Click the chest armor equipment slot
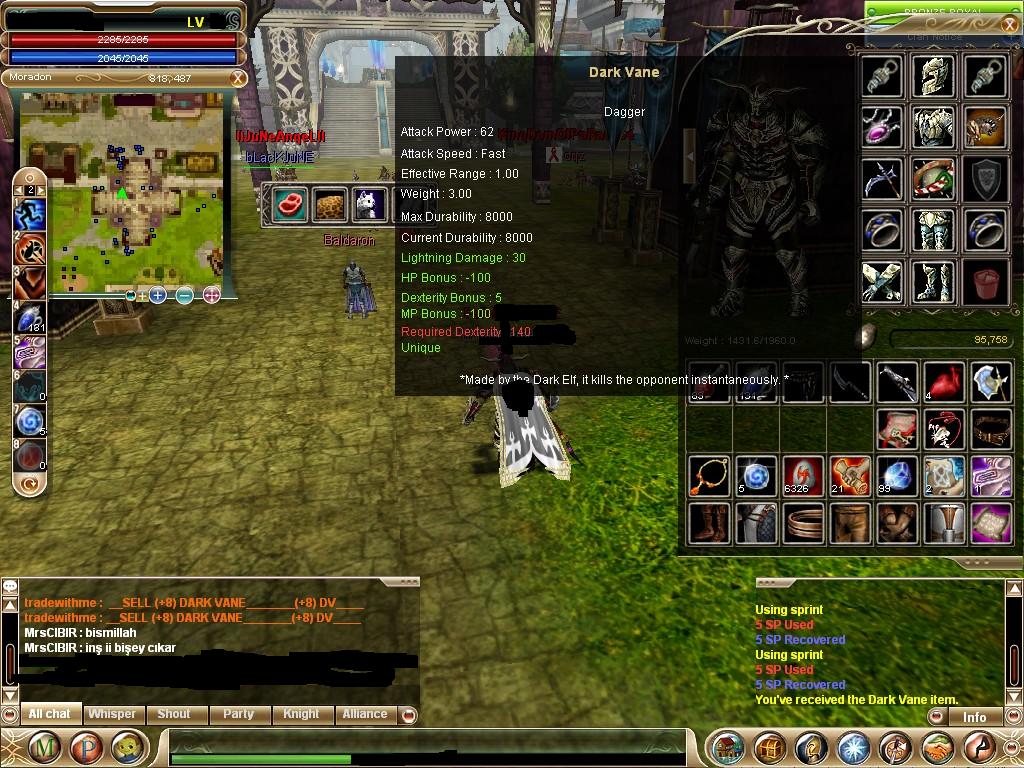 [934, 127]
